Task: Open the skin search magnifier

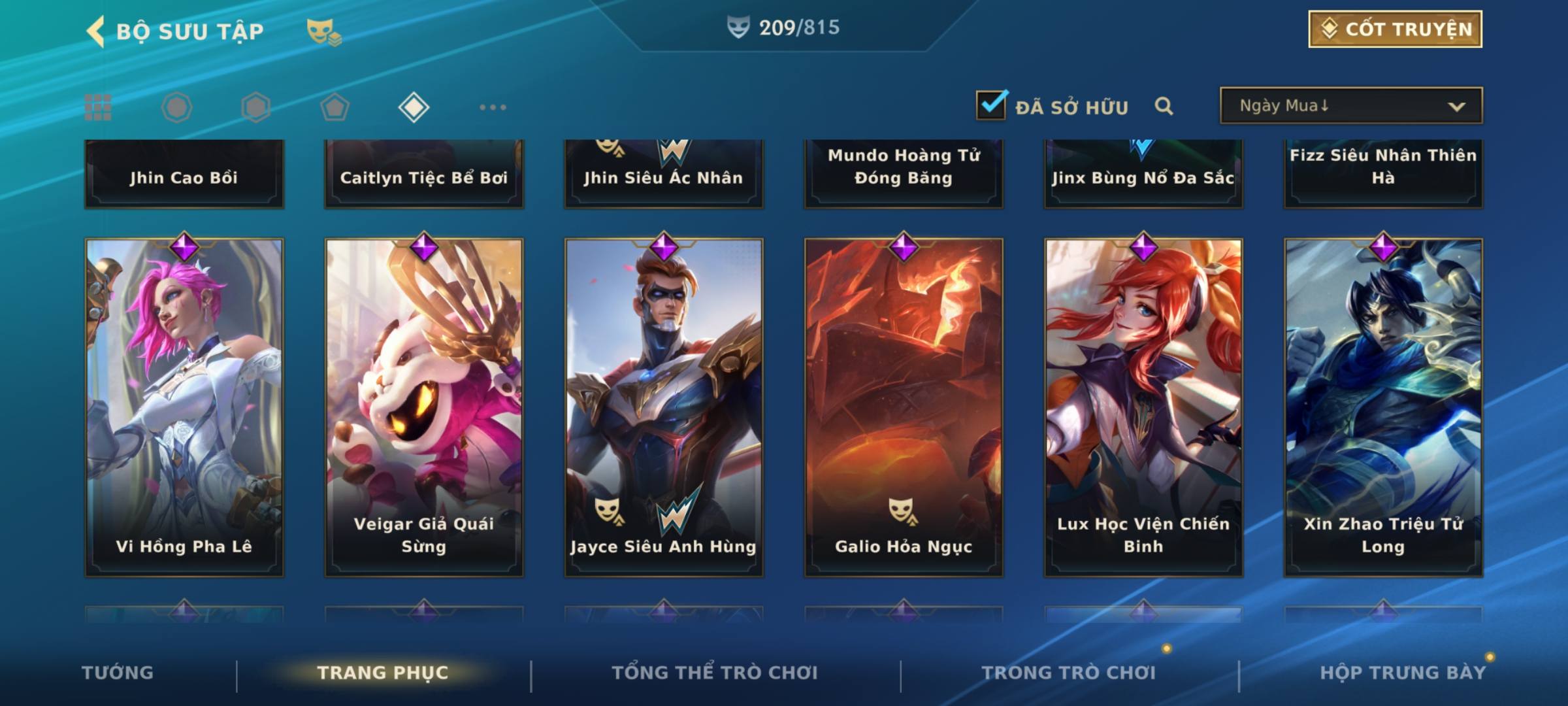Action: [1164, 106]
